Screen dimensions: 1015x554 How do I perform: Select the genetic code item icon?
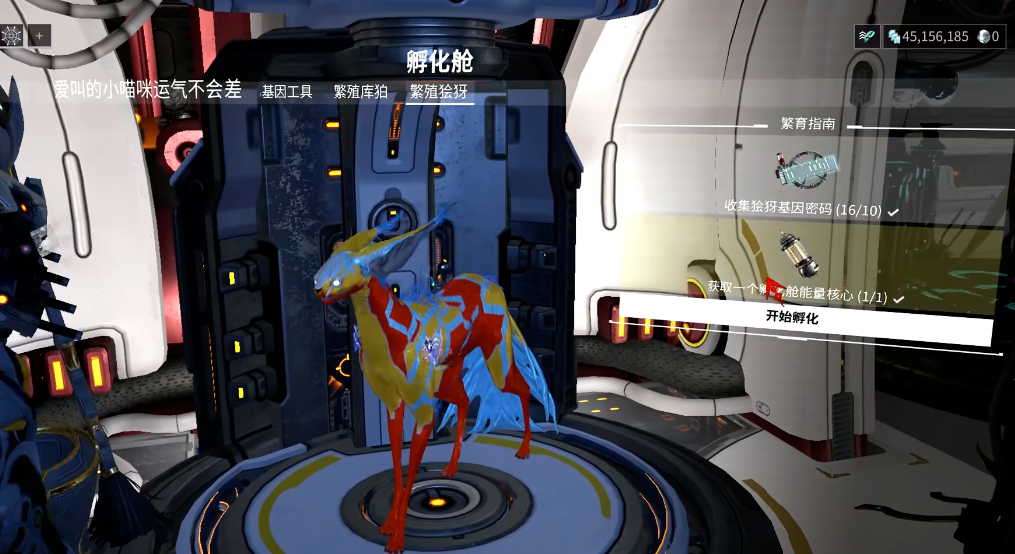804,167
